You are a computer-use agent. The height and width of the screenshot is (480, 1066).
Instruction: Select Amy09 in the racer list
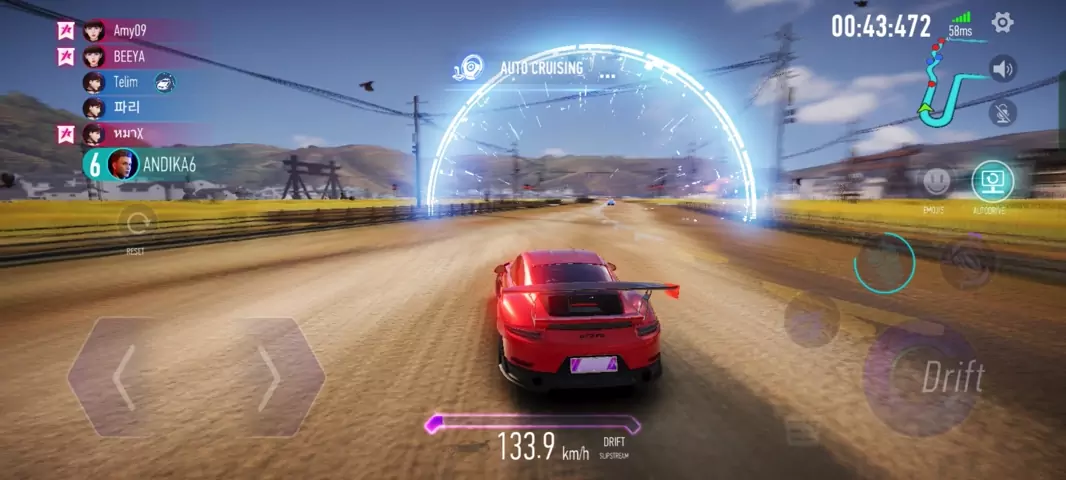point(130,30)
